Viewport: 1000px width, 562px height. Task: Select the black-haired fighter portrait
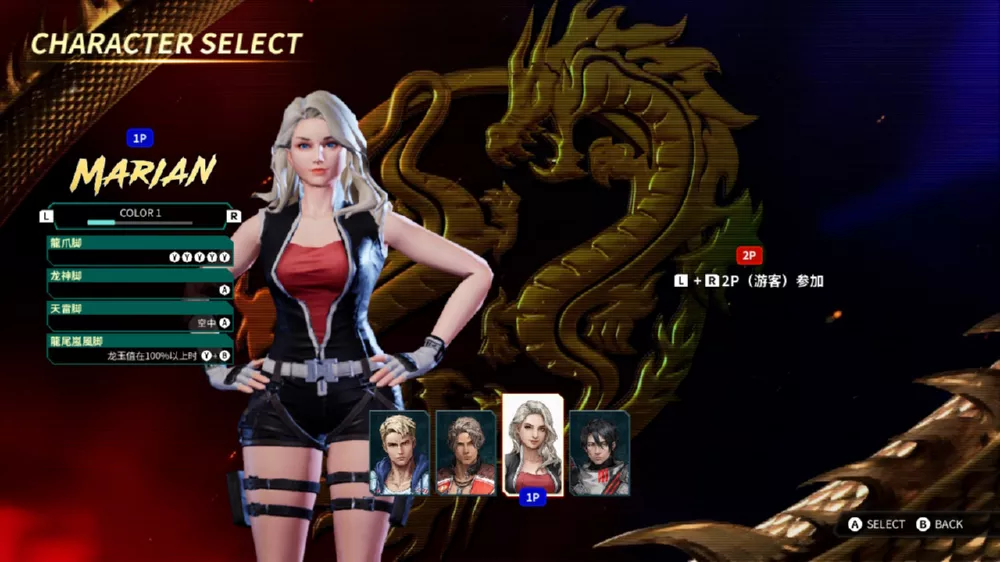(x=599, y=452)
